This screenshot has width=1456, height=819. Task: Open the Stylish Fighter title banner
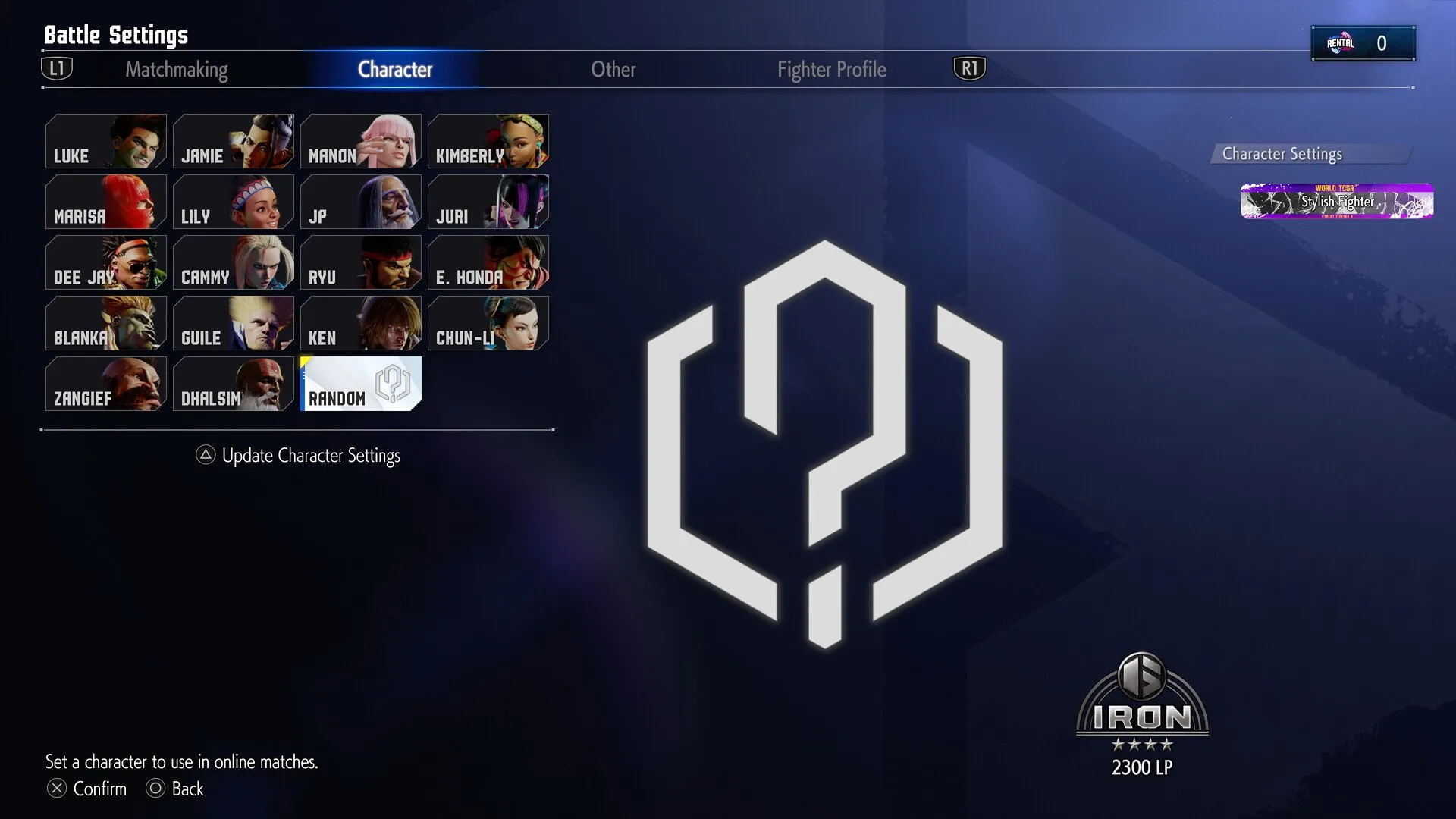(1336, 202)
